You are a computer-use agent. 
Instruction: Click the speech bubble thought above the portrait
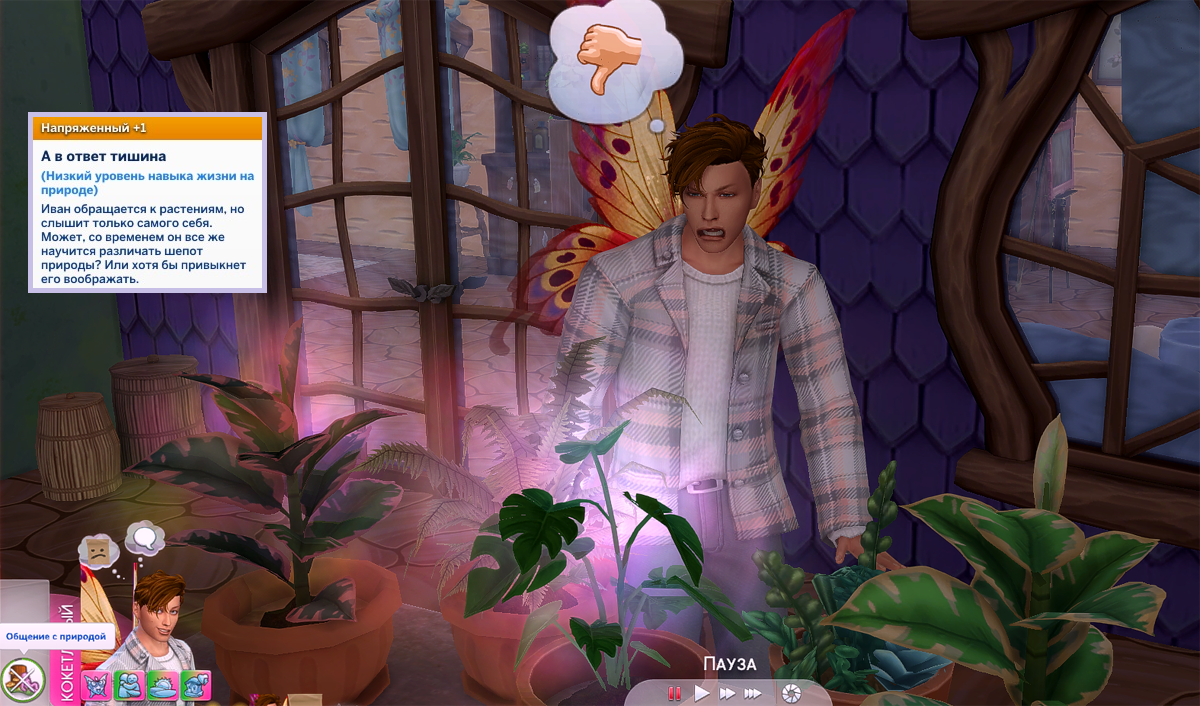pos(145,540)
